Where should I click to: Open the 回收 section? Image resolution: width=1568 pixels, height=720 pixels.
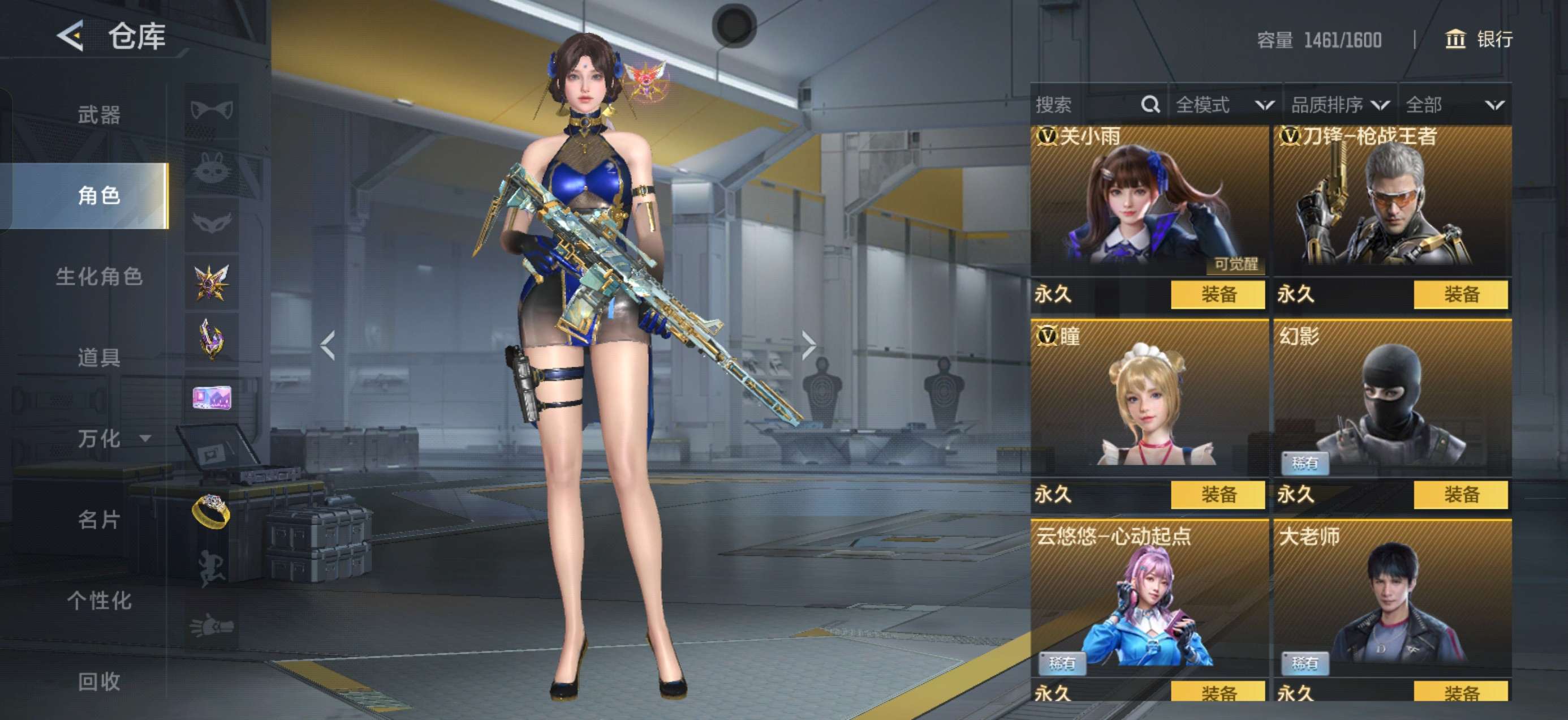click(98, 682)
